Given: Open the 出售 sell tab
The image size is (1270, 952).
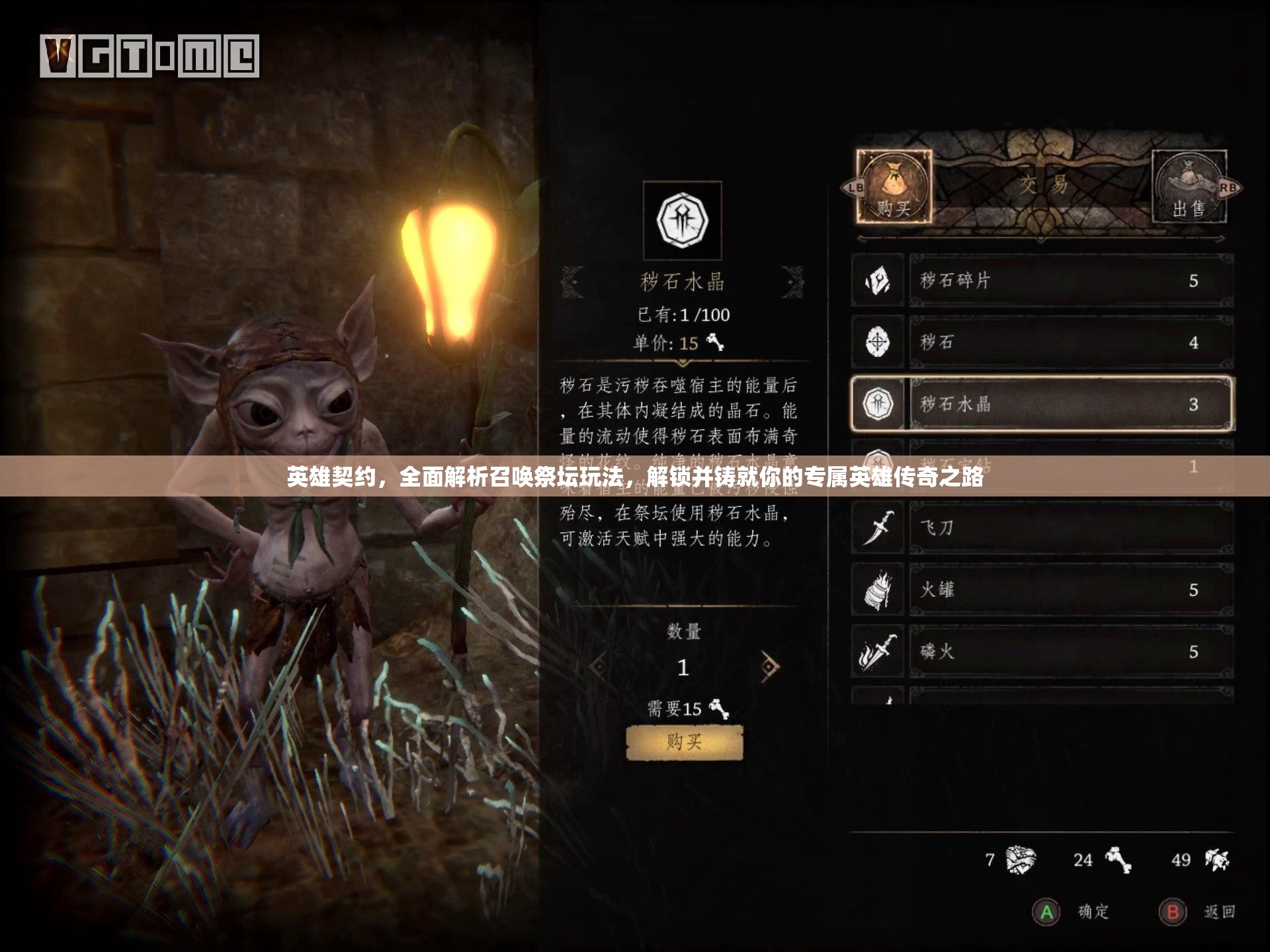Looking at the screenshot, I should [1189, 186].
